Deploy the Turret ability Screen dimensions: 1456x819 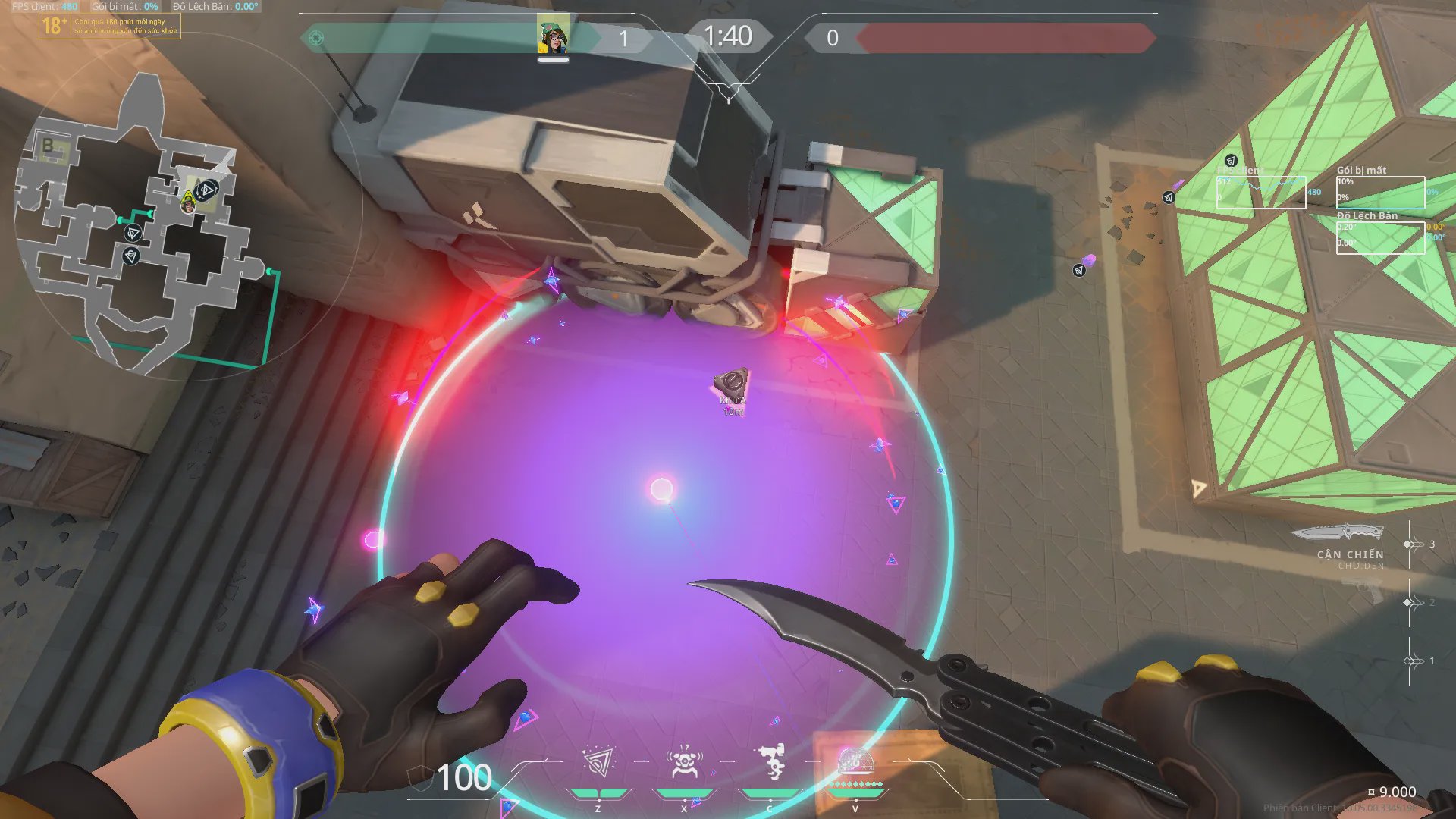click(x=770, y=763)
